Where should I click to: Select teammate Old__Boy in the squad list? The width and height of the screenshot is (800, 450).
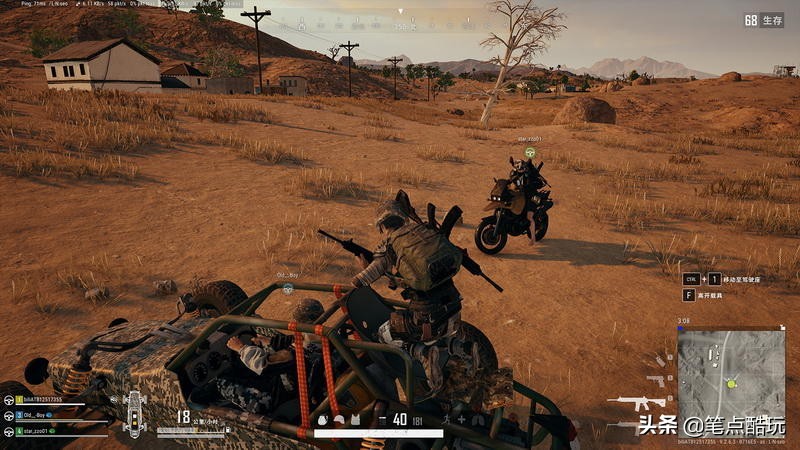40,415
